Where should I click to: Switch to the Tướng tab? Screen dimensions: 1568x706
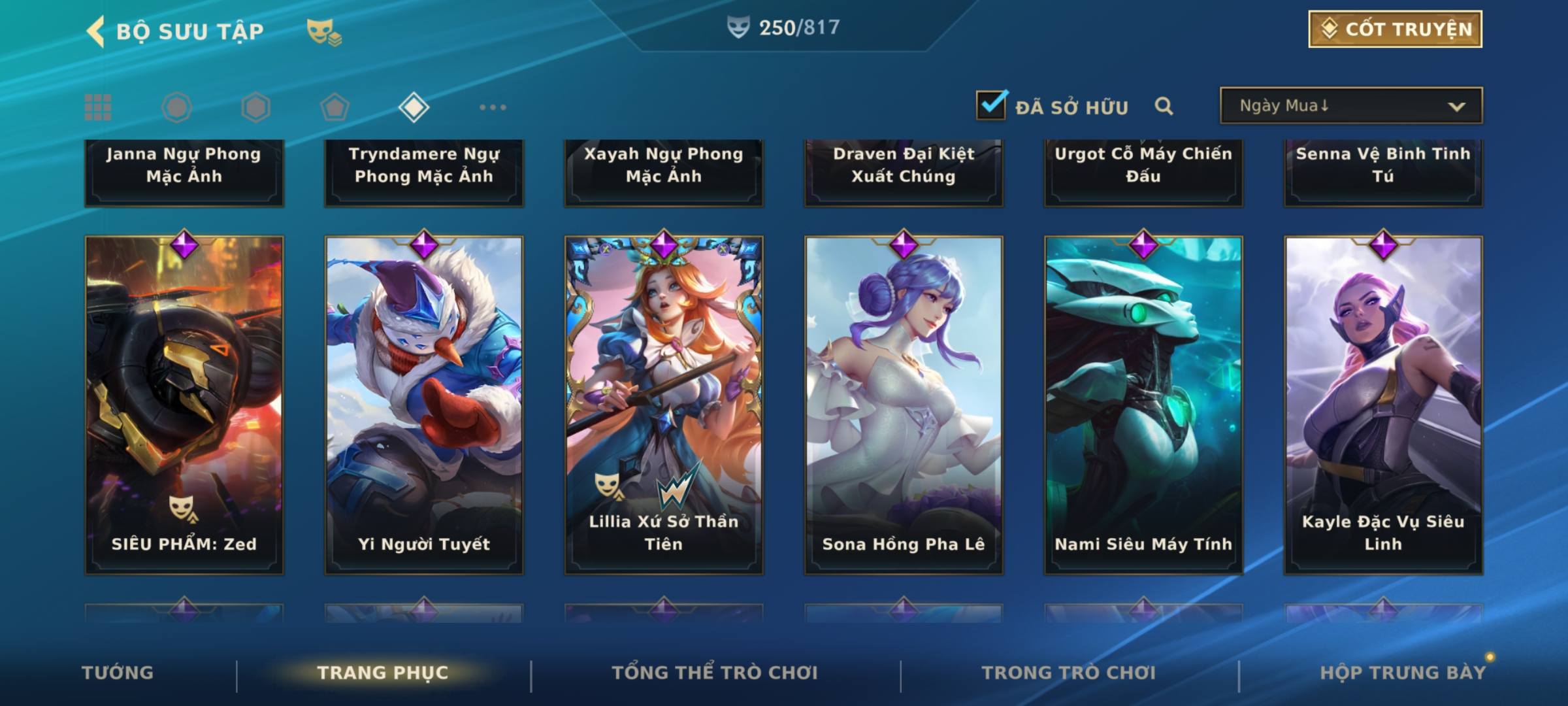(118, 673)
